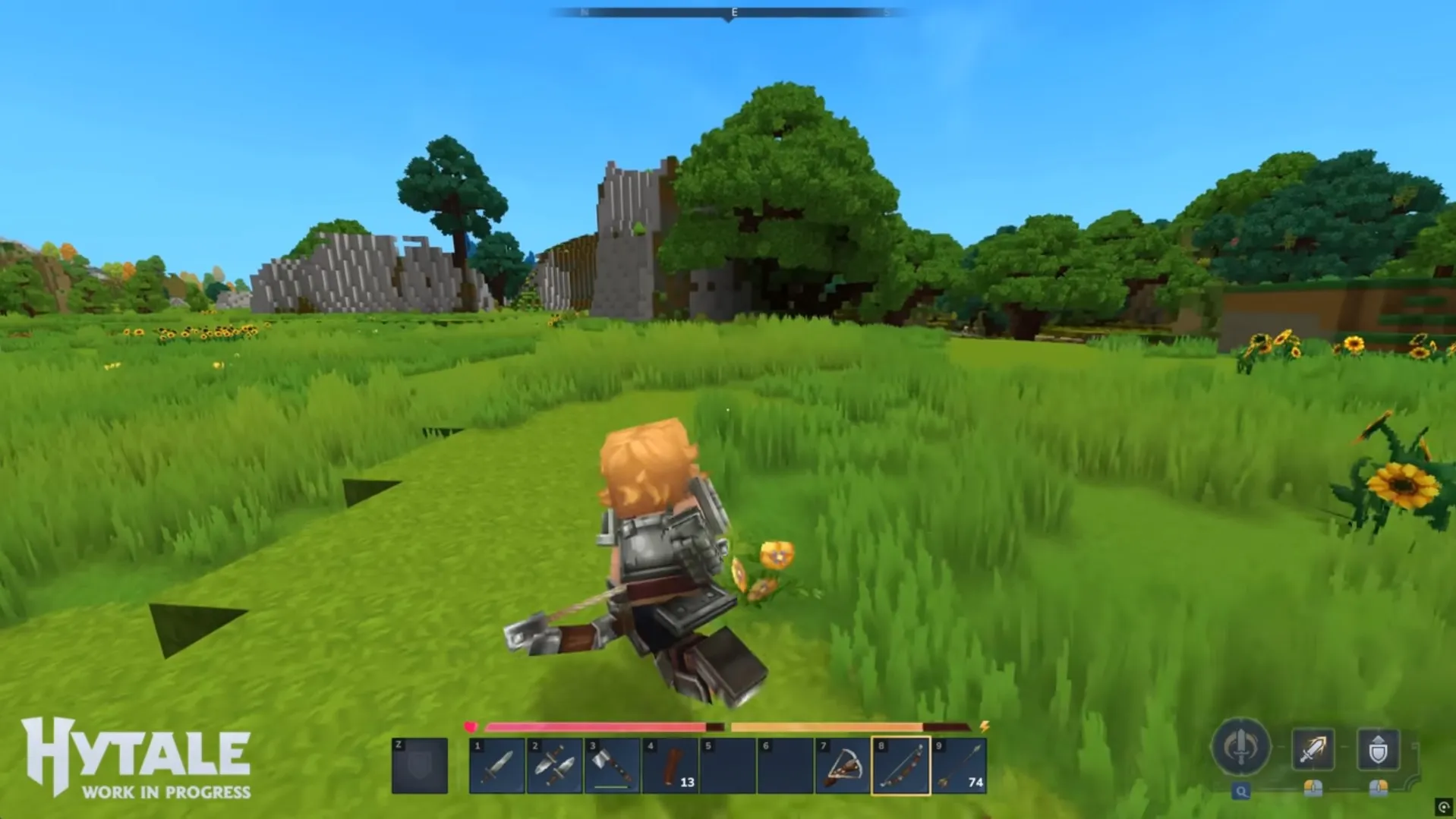
Task: Click the shield utility slot marked Z
Action: [420, 766]
